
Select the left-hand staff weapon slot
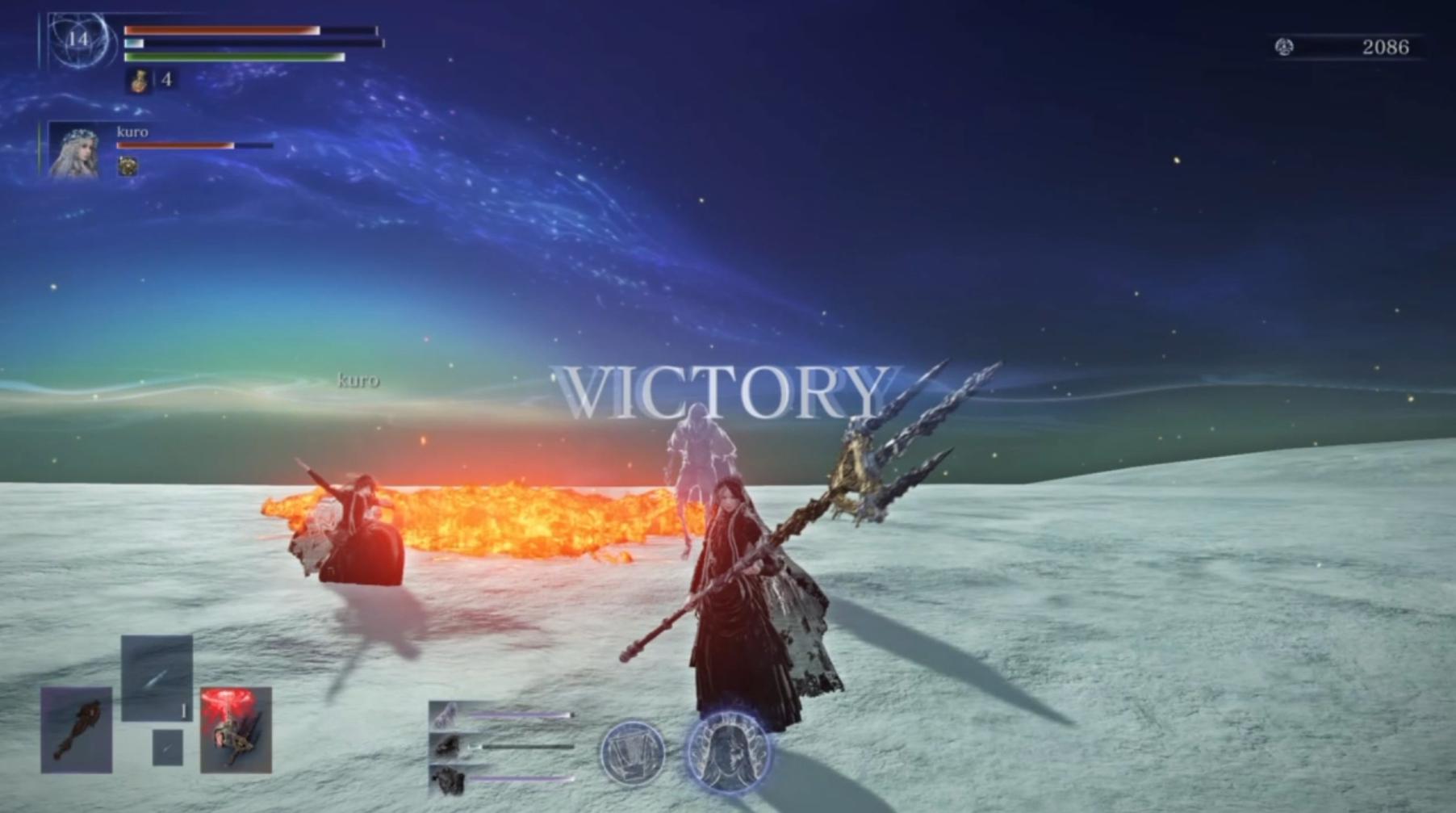pyautogui.click(x=77, y=730)
